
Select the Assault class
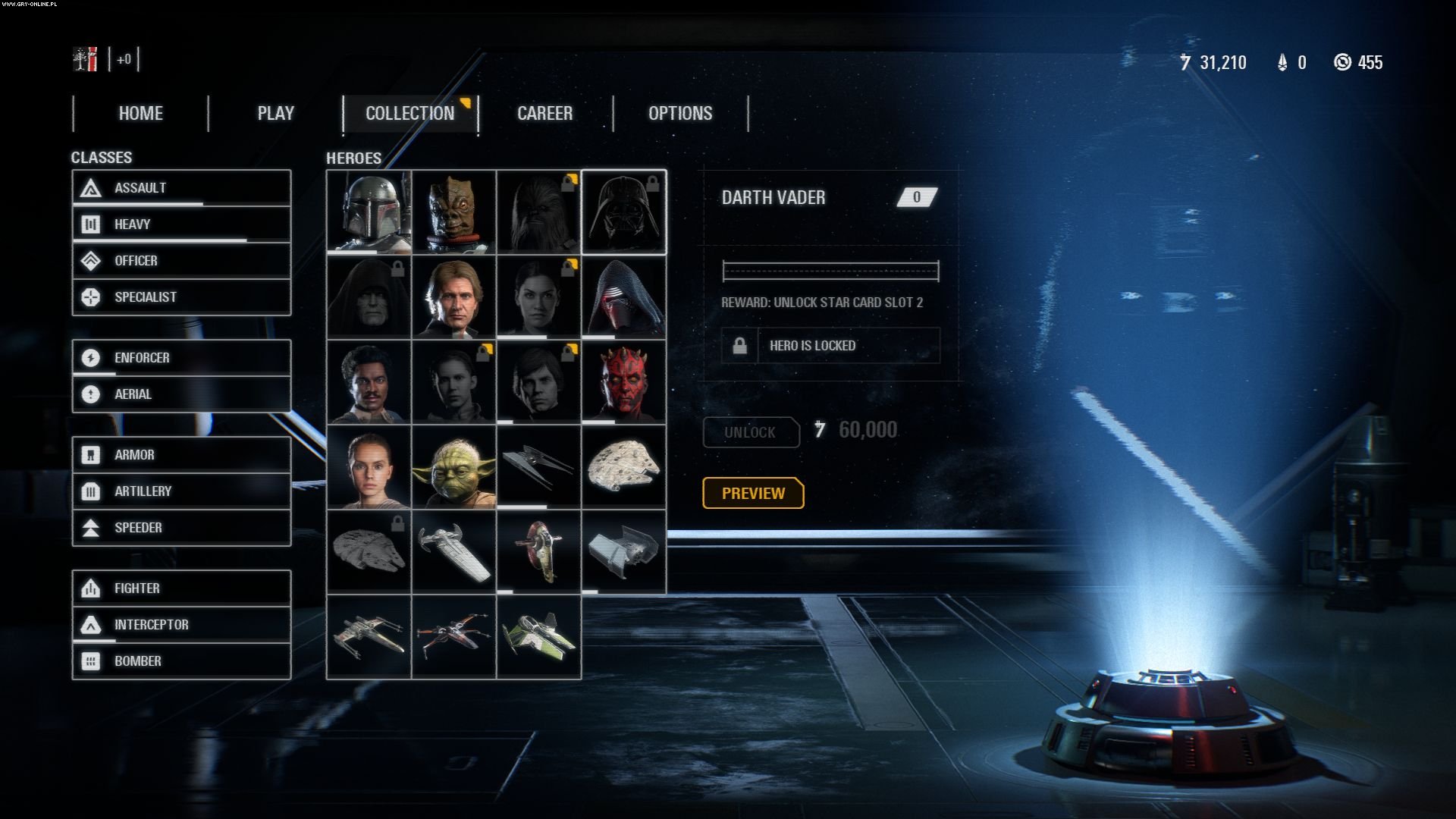[181, 187]
